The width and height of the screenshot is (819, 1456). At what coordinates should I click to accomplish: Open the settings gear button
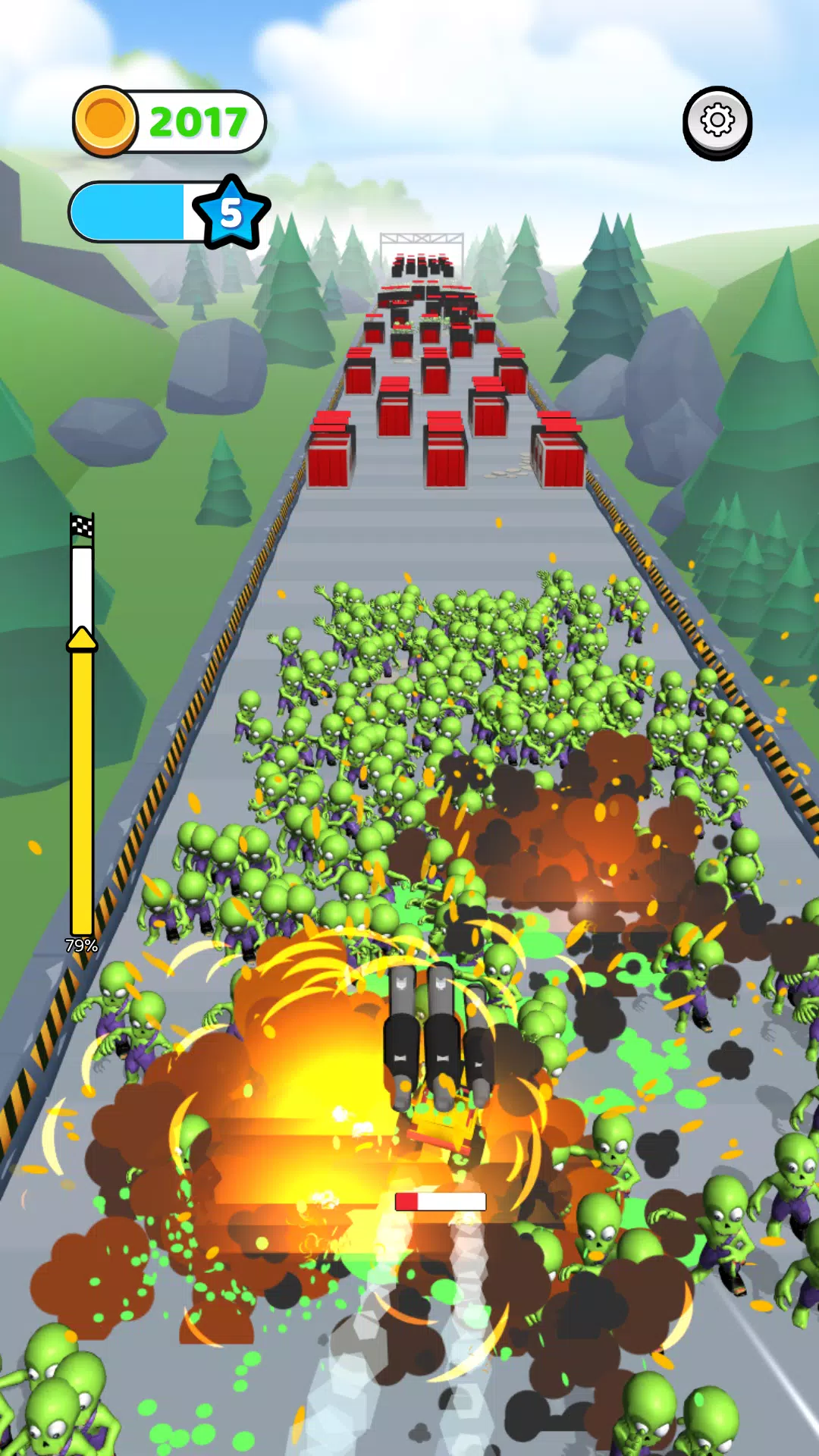tap(717, 121)
